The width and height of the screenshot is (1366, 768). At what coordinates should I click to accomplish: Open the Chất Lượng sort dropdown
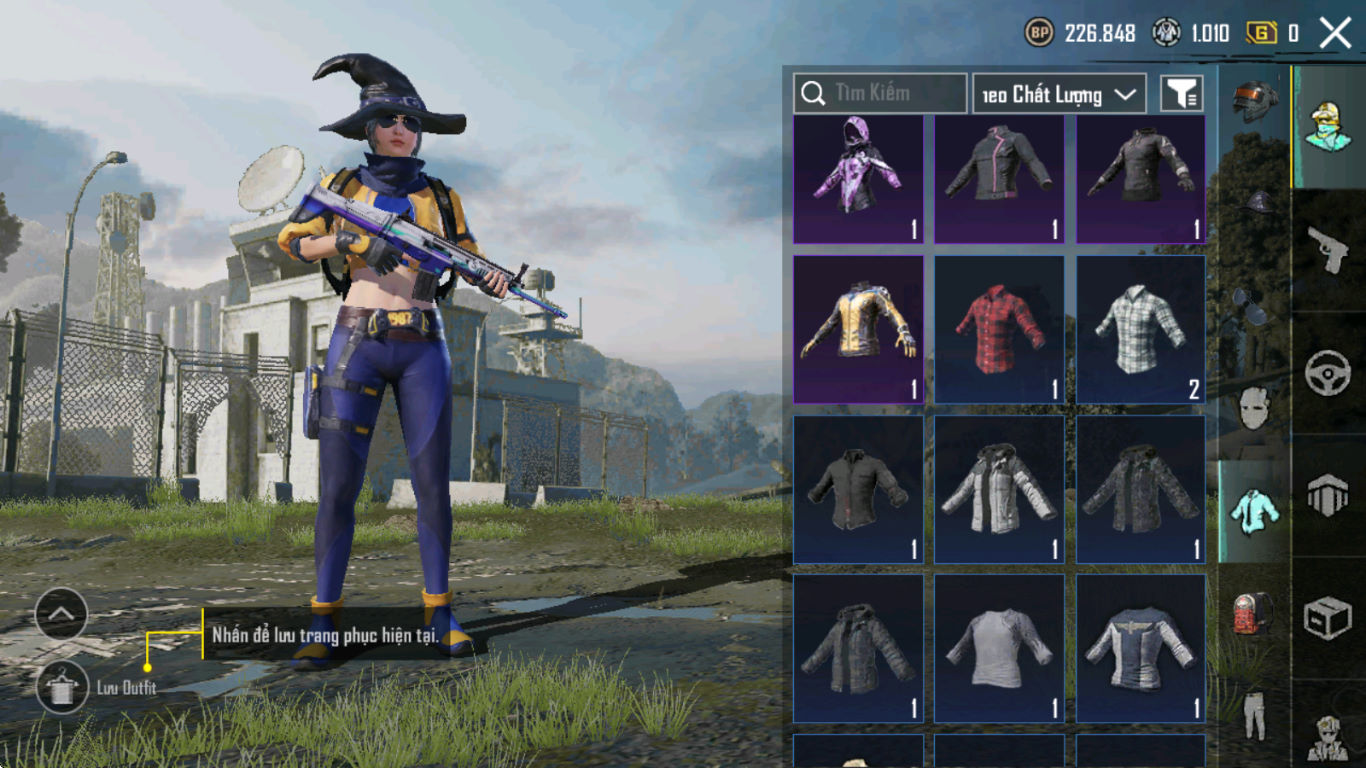pyautogui.click(x=1059, y=94)
